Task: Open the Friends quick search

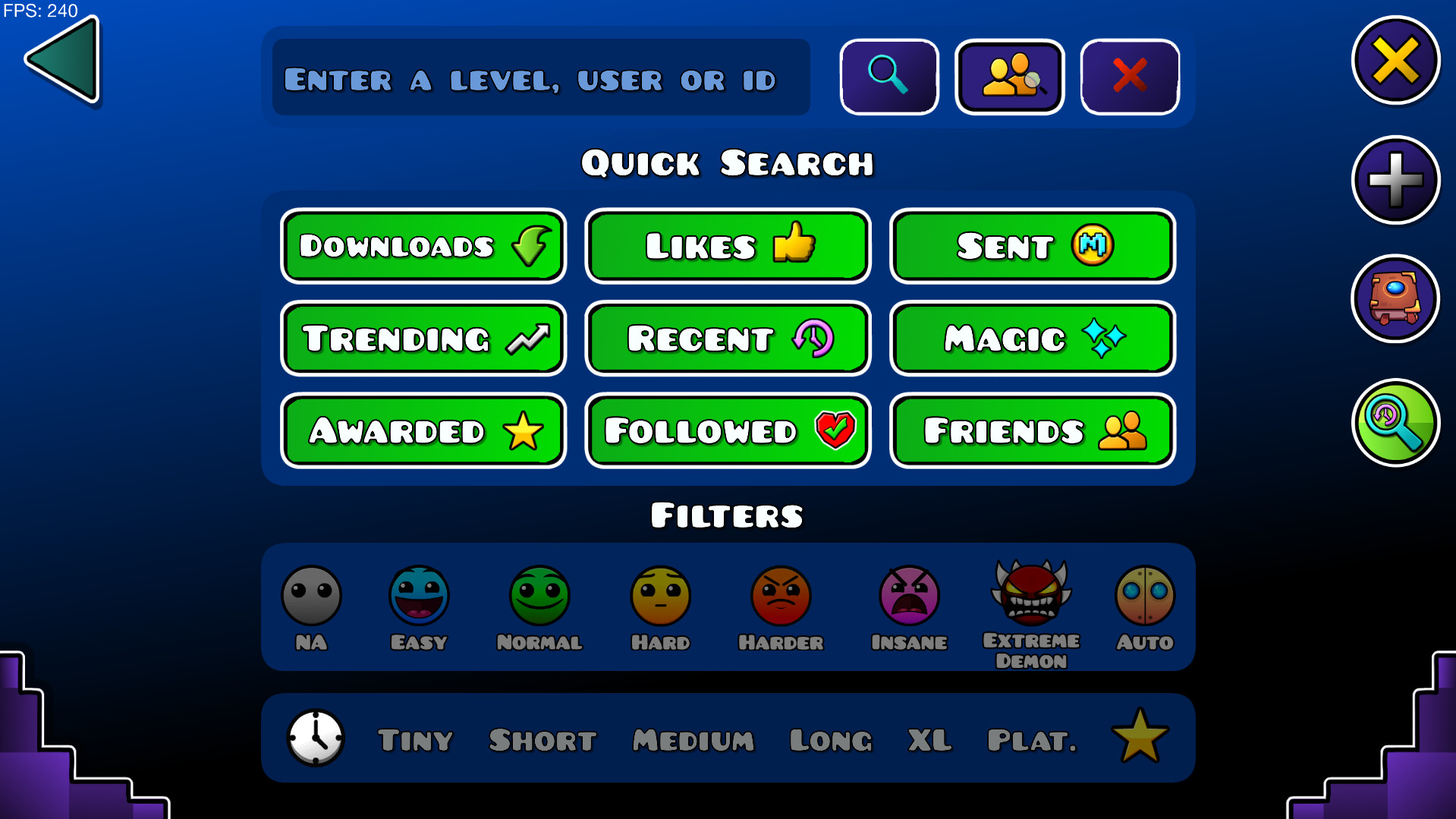Action: [x=1031, y=430]
